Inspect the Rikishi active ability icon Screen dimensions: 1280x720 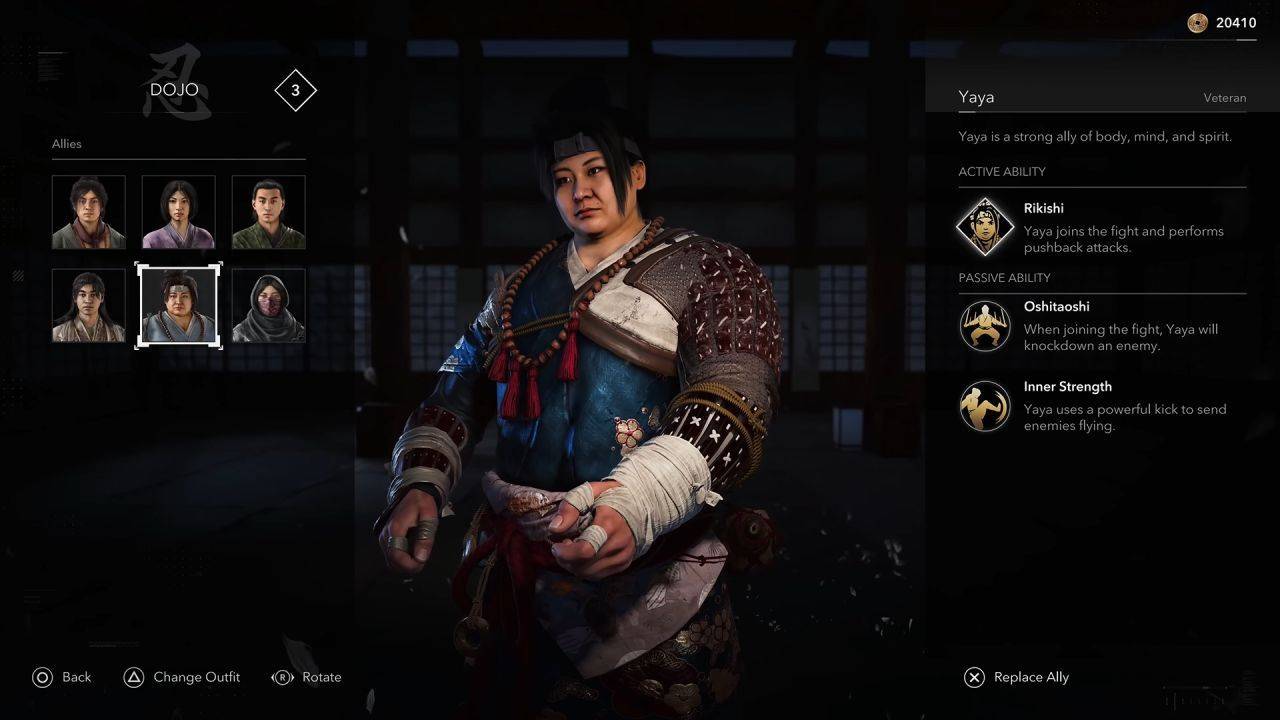[985, 227]
